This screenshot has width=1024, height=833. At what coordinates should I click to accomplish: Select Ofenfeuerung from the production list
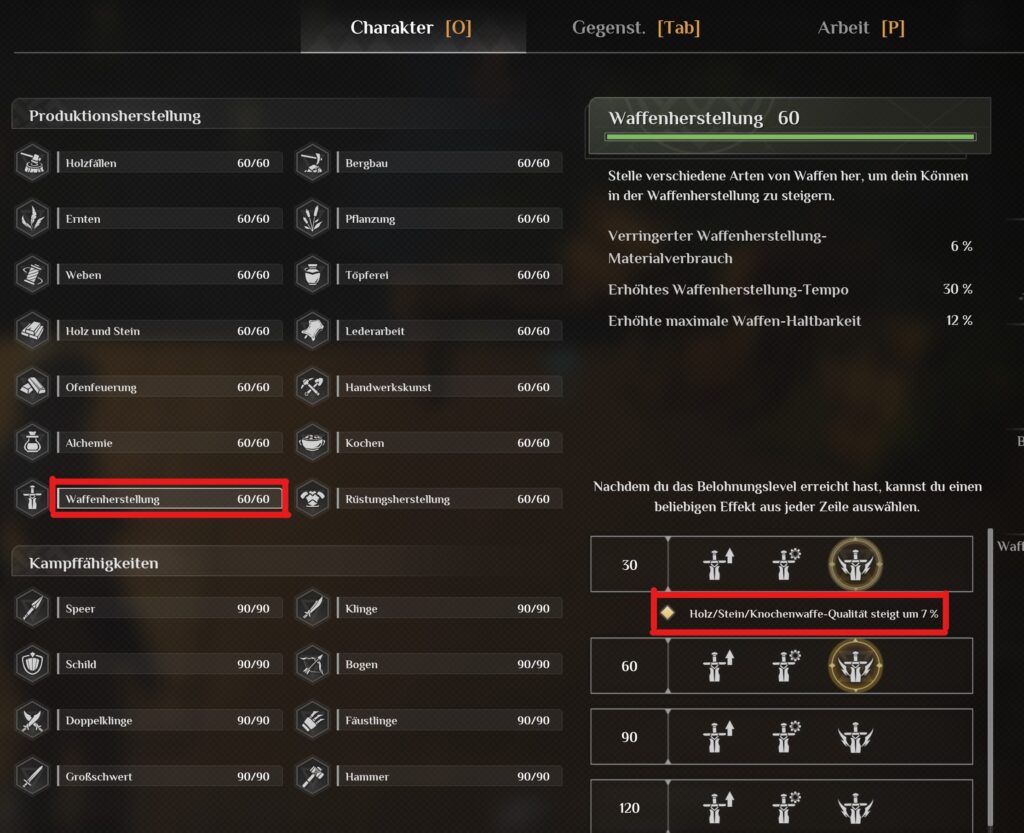coord(166,387)
